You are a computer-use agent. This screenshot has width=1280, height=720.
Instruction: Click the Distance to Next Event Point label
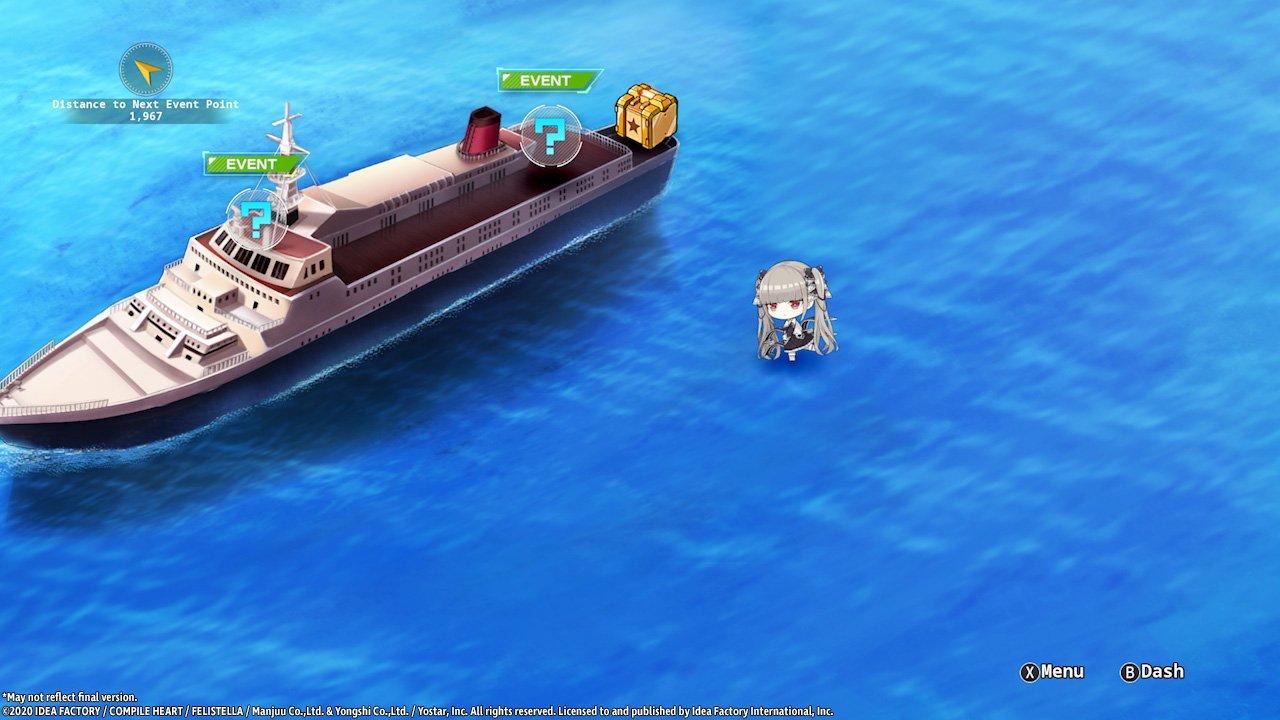click(x=146, y=102)
